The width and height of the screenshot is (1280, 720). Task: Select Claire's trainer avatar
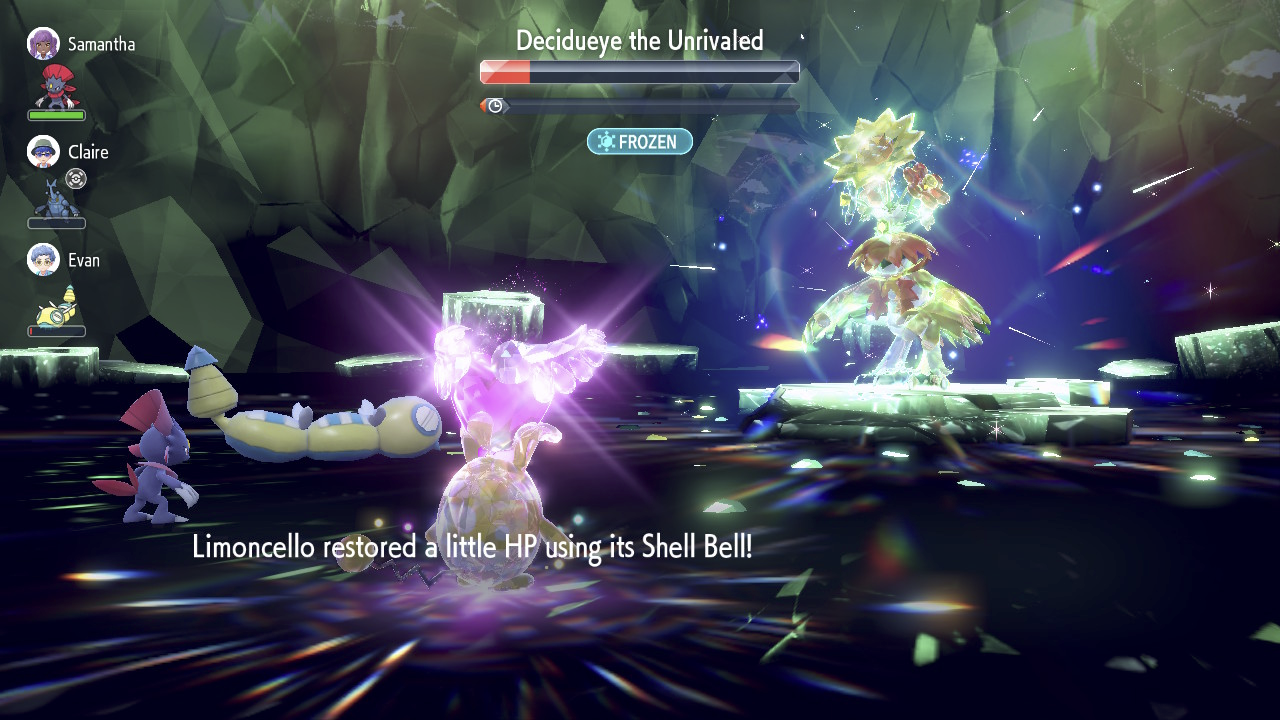[43, 152]
